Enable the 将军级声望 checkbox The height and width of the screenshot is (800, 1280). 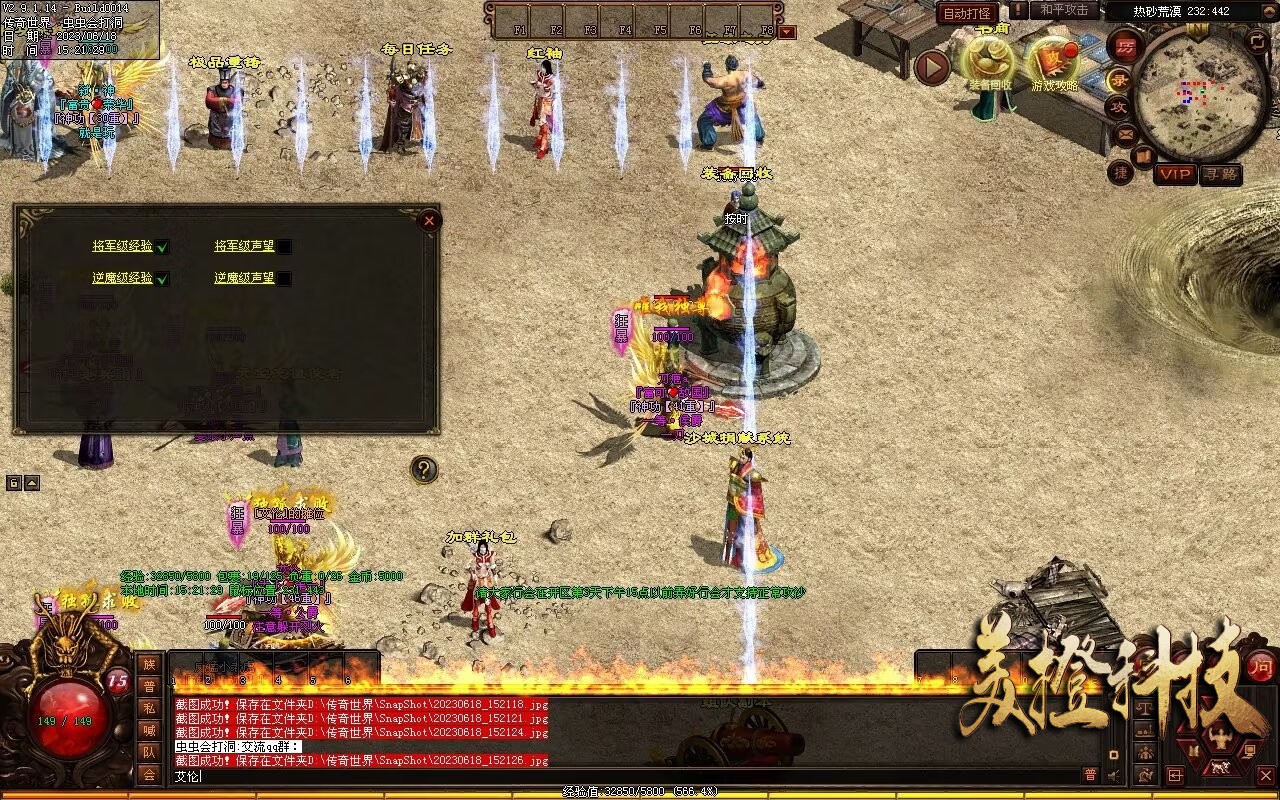[284, 247]
